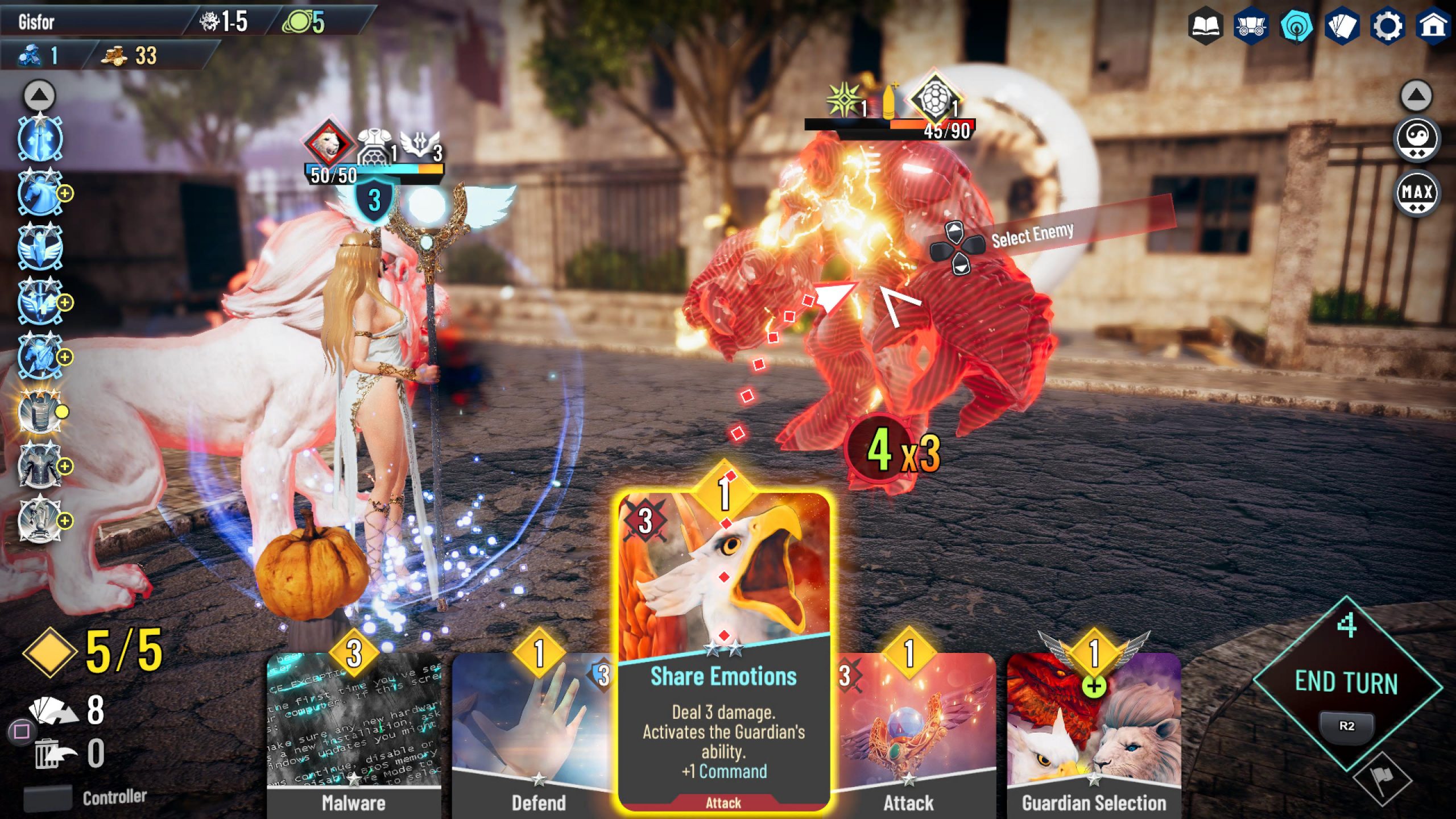Select the Malware card

[x=353, y=734]
